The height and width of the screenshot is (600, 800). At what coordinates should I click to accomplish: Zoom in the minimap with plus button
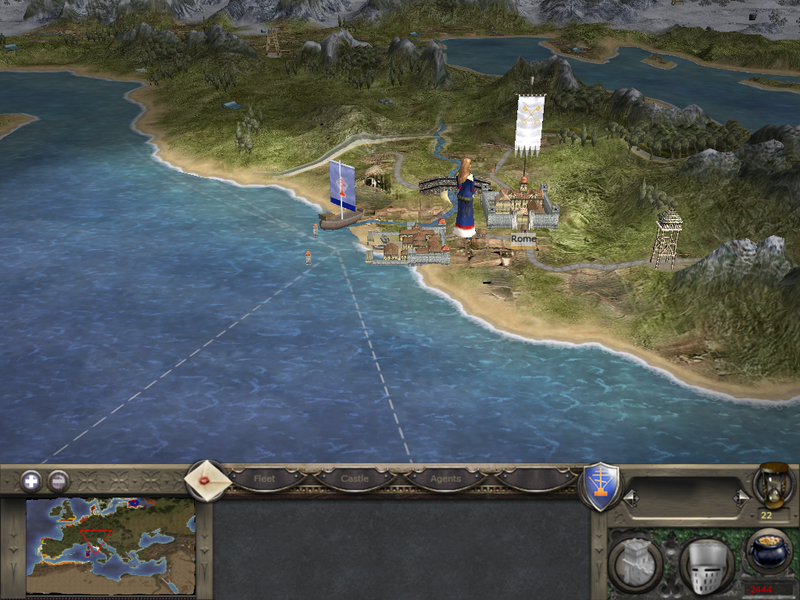(x=31, y=480)
